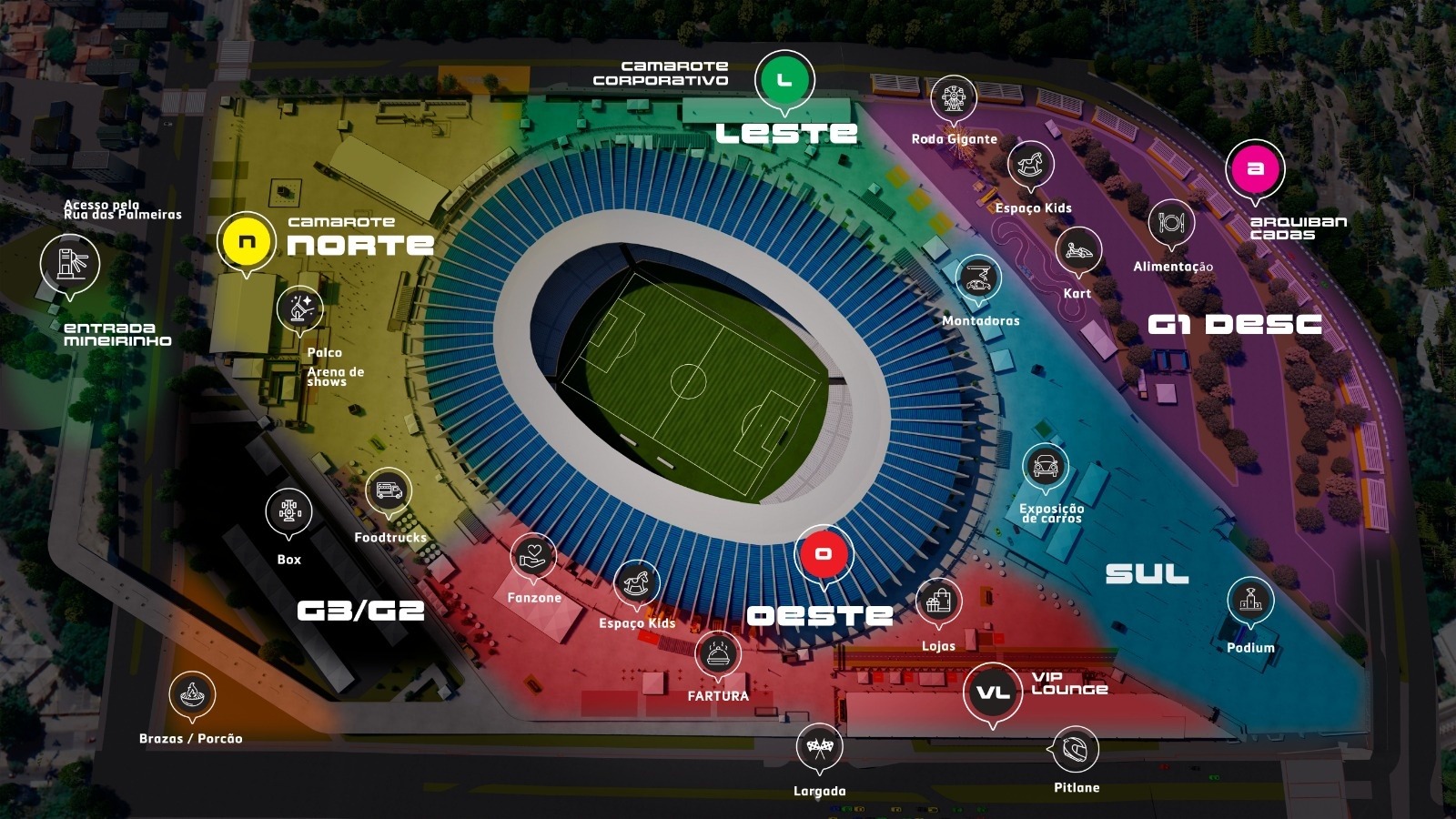Select the green Leste sector marker

click(x=784, y=80)
